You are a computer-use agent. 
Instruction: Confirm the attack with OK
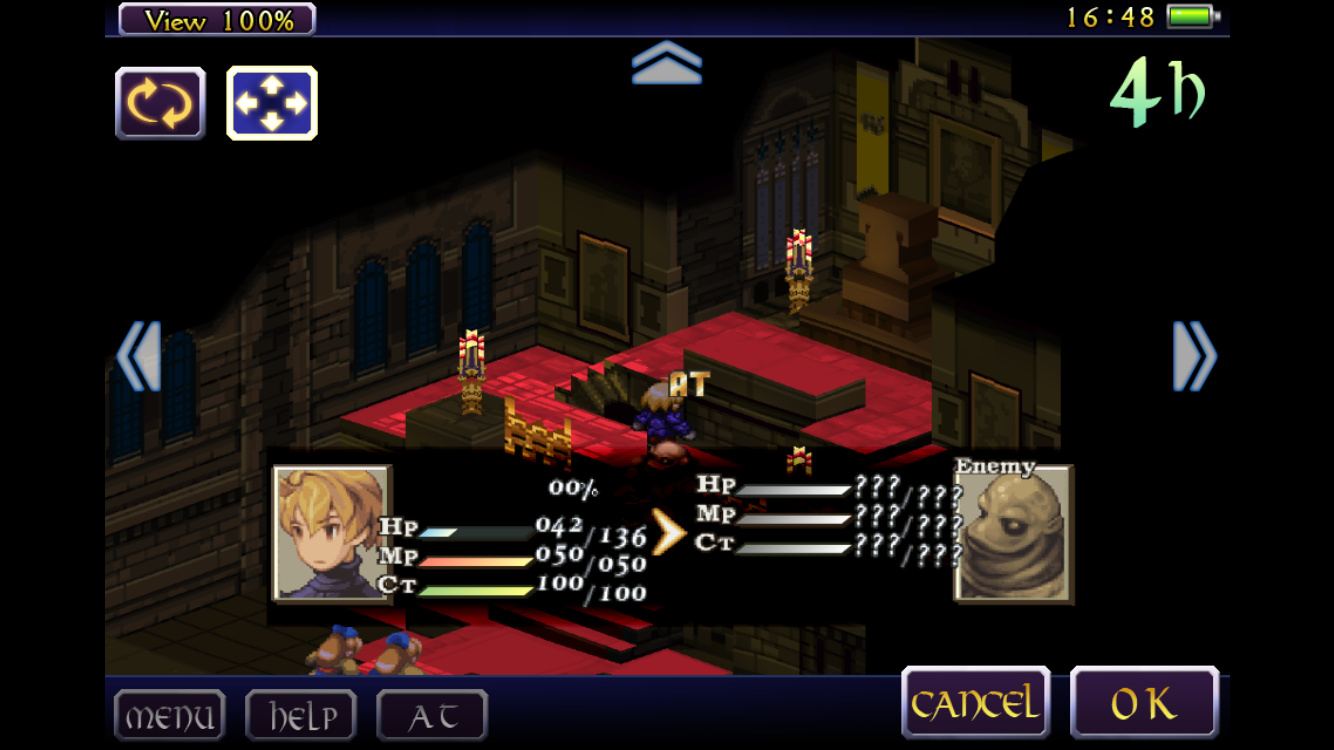pyautogui.click(x=1144, y=703)
